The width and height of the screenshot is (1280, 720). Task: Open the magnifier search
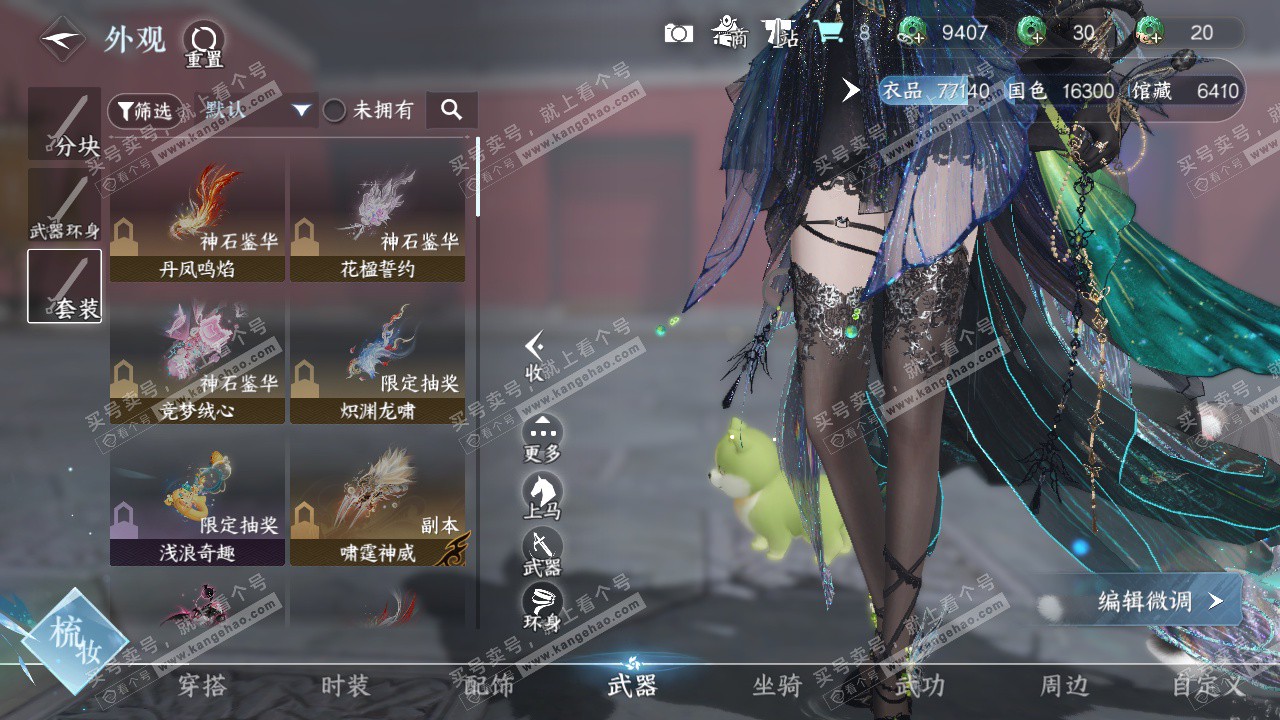451,110
